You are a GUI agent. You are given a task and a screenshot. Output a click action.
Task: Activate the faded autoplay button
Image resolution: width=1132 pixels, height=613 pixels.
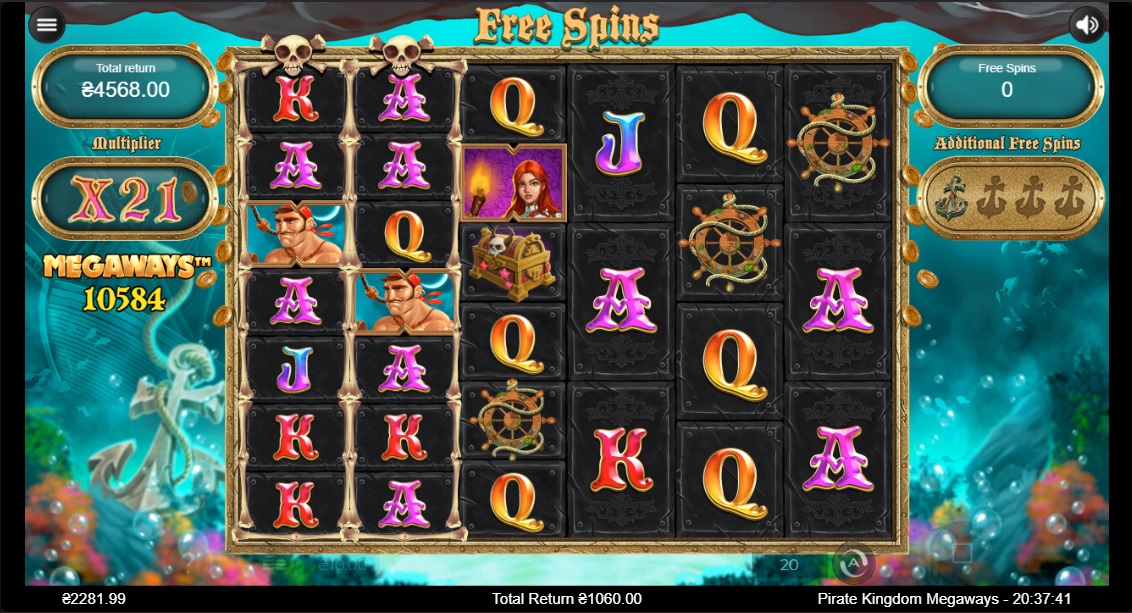coord(853,564)
